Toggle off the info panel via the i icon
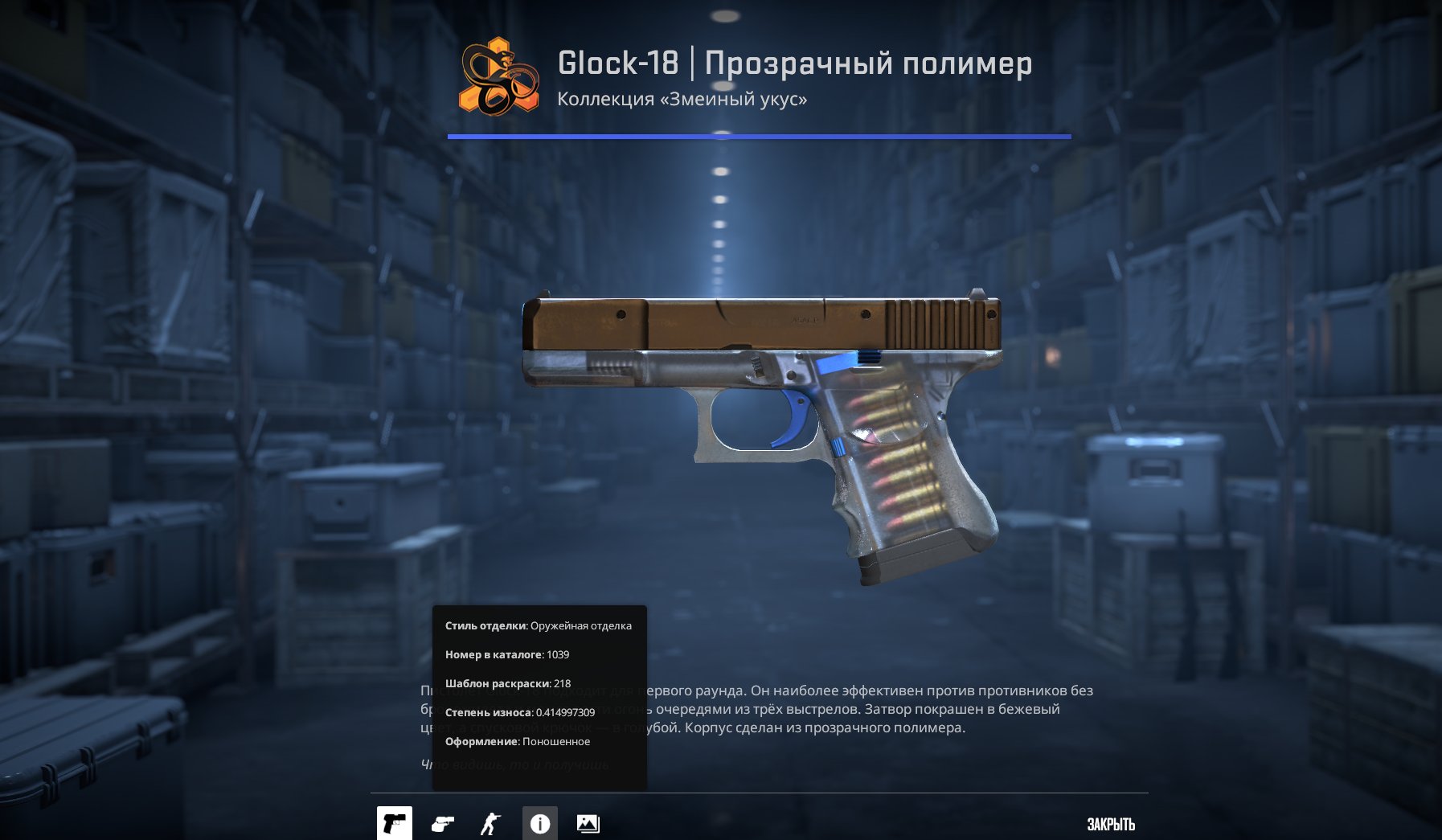Viewport: 1442px width, 840px height. point(539,822)
